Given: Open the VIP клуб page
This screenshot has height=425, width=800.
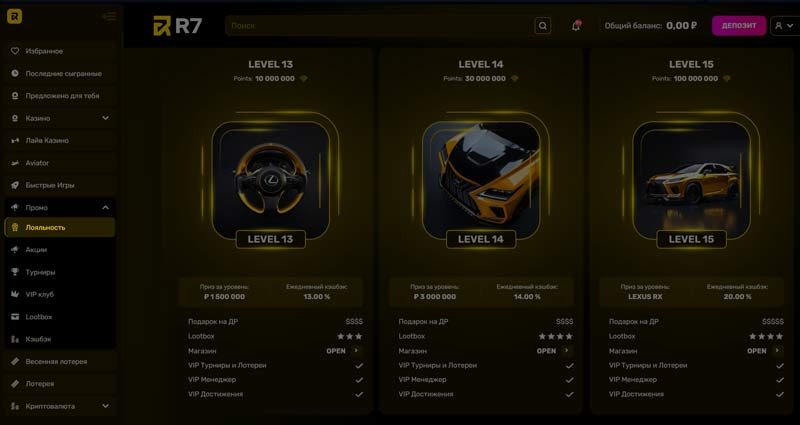Looking at the screenshot, I should click(40, 294).
